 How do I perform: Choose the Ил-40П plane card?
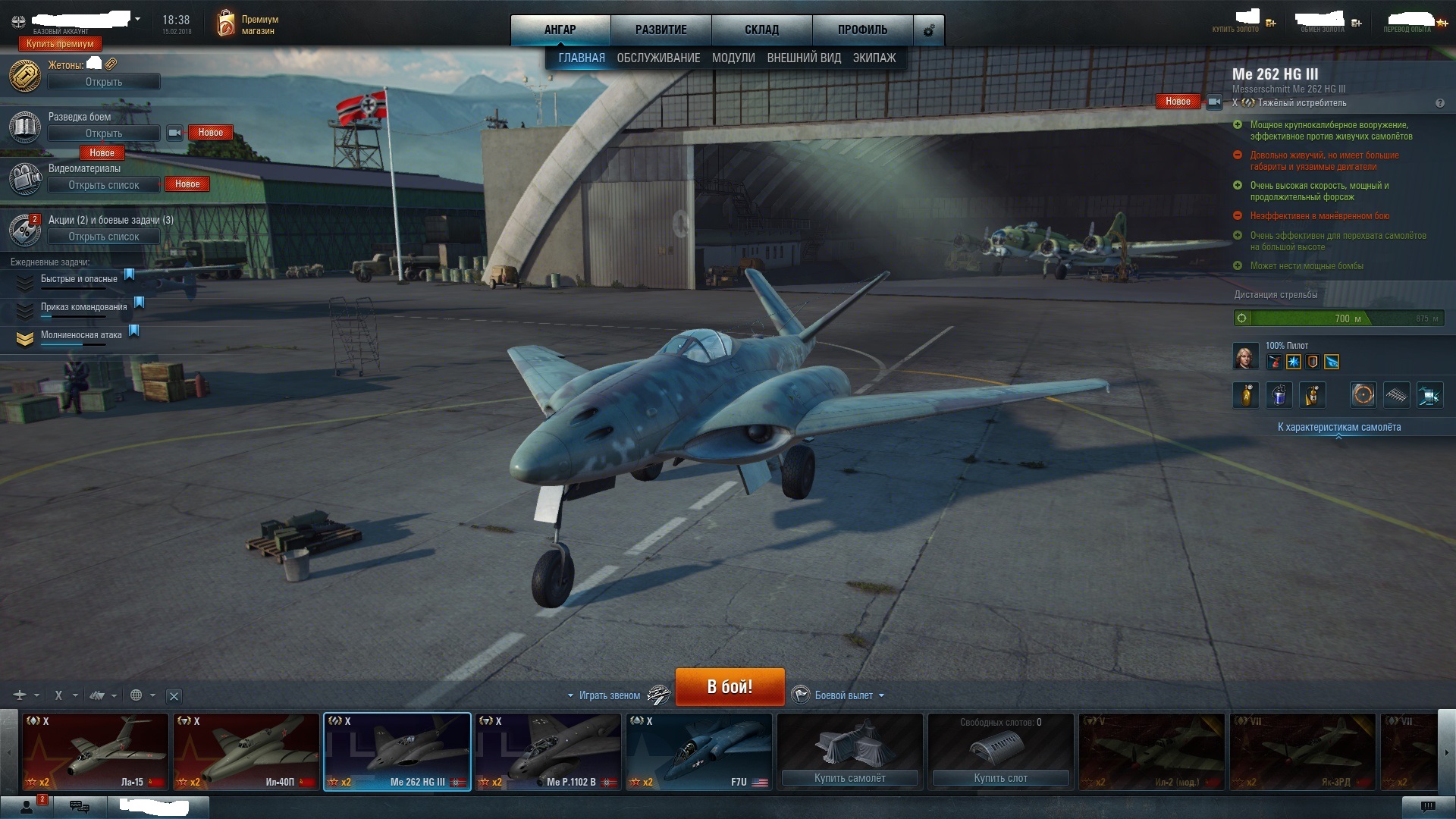tap(246, 752)
